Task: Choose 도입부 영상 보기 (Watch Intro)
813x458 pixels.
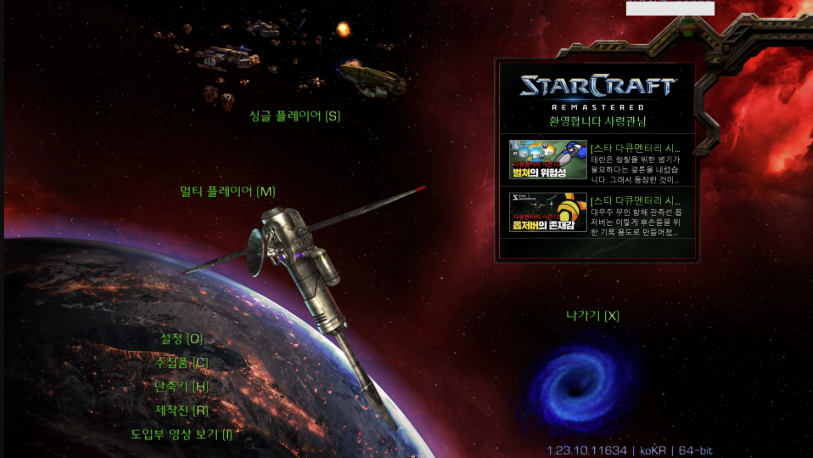Action: coord(181,434)
